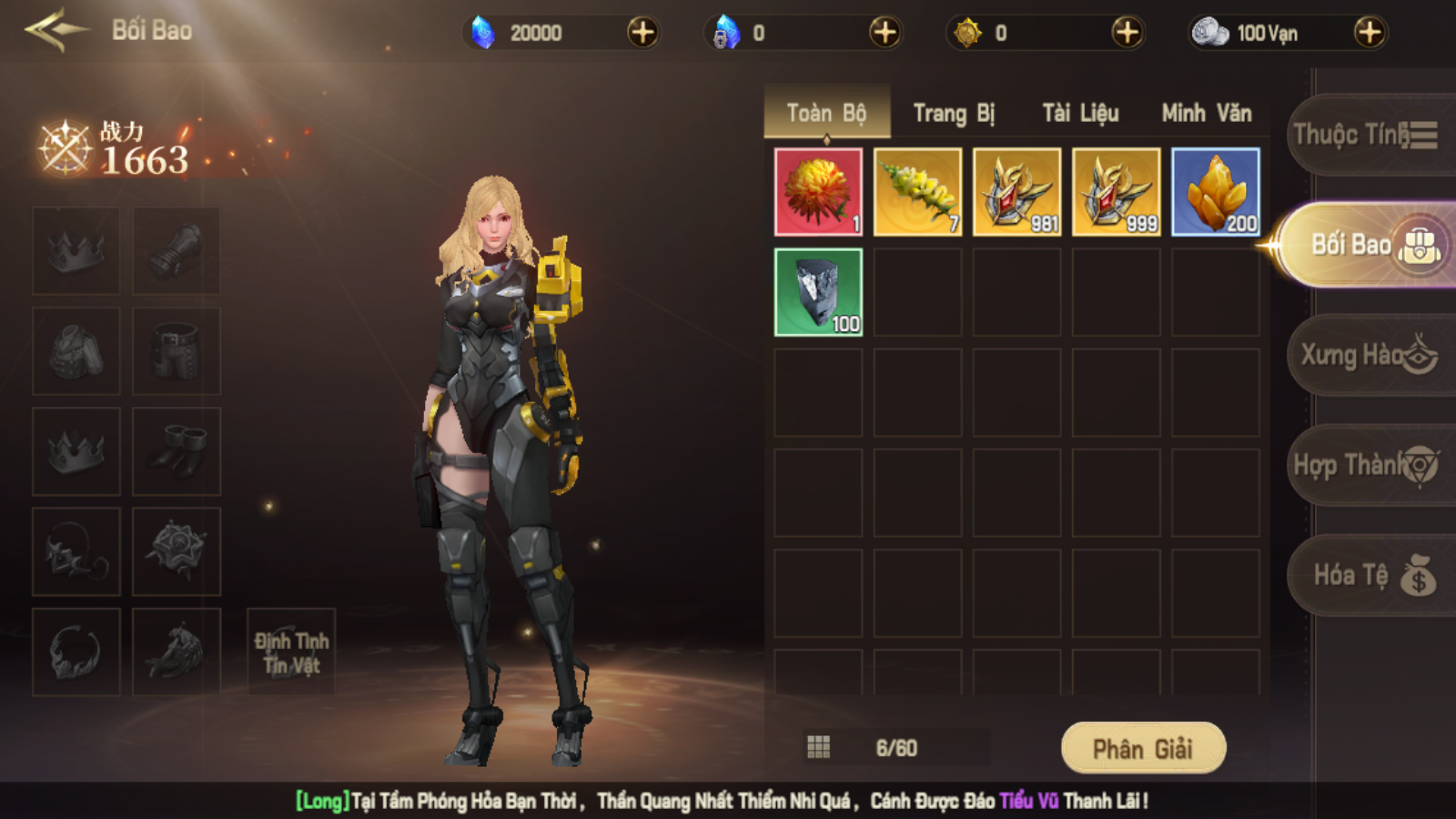Viewport: 1456px width, 819px height.
Task: Add more blue diamond currency
Action: pyautogui.click(x=642, y=33)
